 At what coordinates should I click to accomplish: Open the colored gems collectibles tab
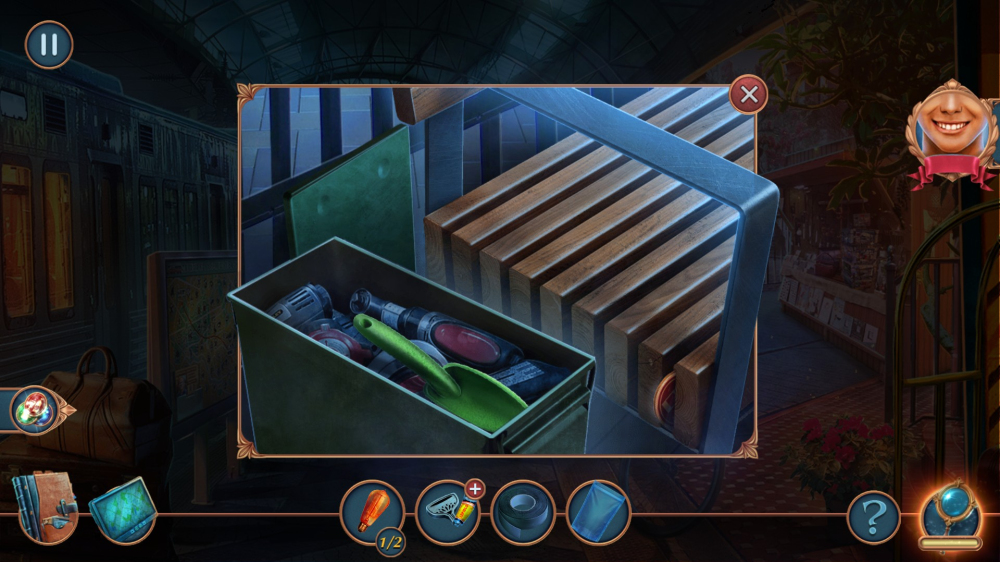[33, 409]
